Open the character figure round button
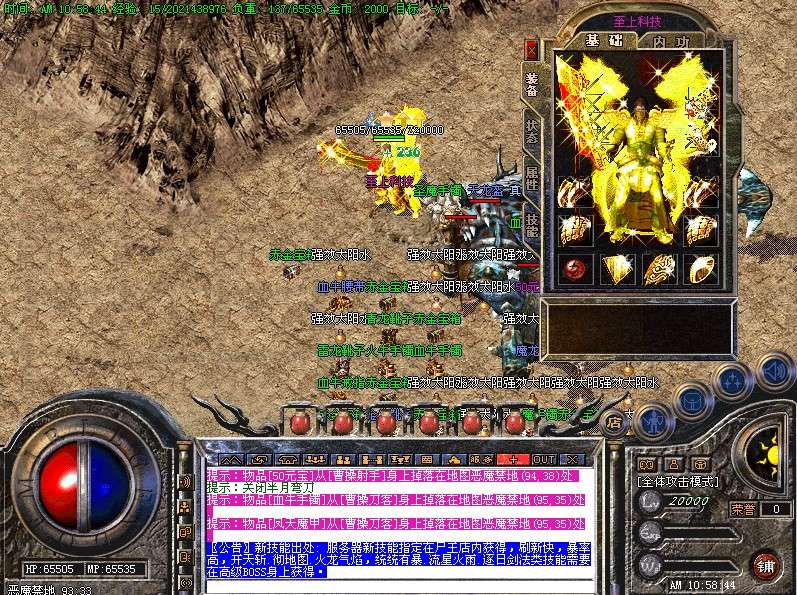The image size is (797, 595). [654, 420]
